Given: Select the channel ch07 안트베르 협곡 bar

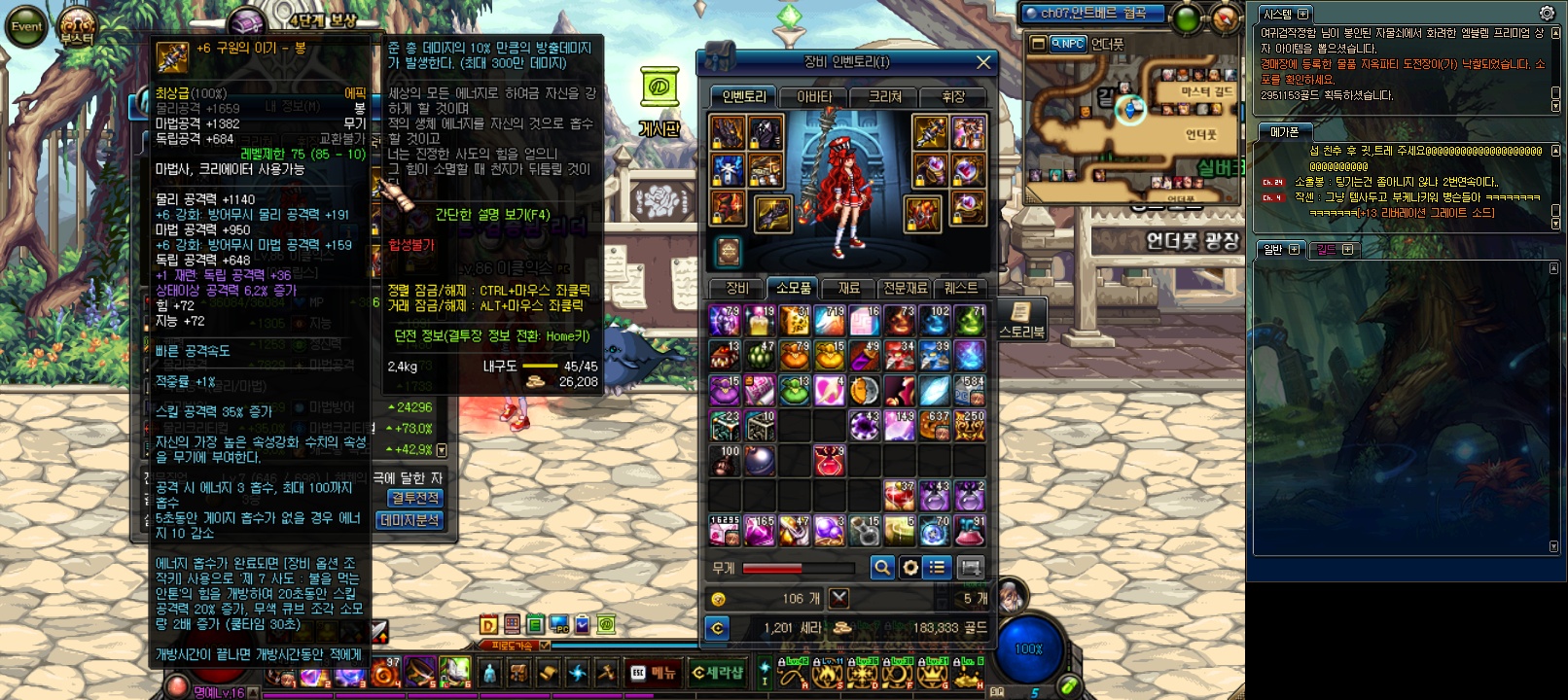Looking at the screenshot, I should tap(1092, 14).
